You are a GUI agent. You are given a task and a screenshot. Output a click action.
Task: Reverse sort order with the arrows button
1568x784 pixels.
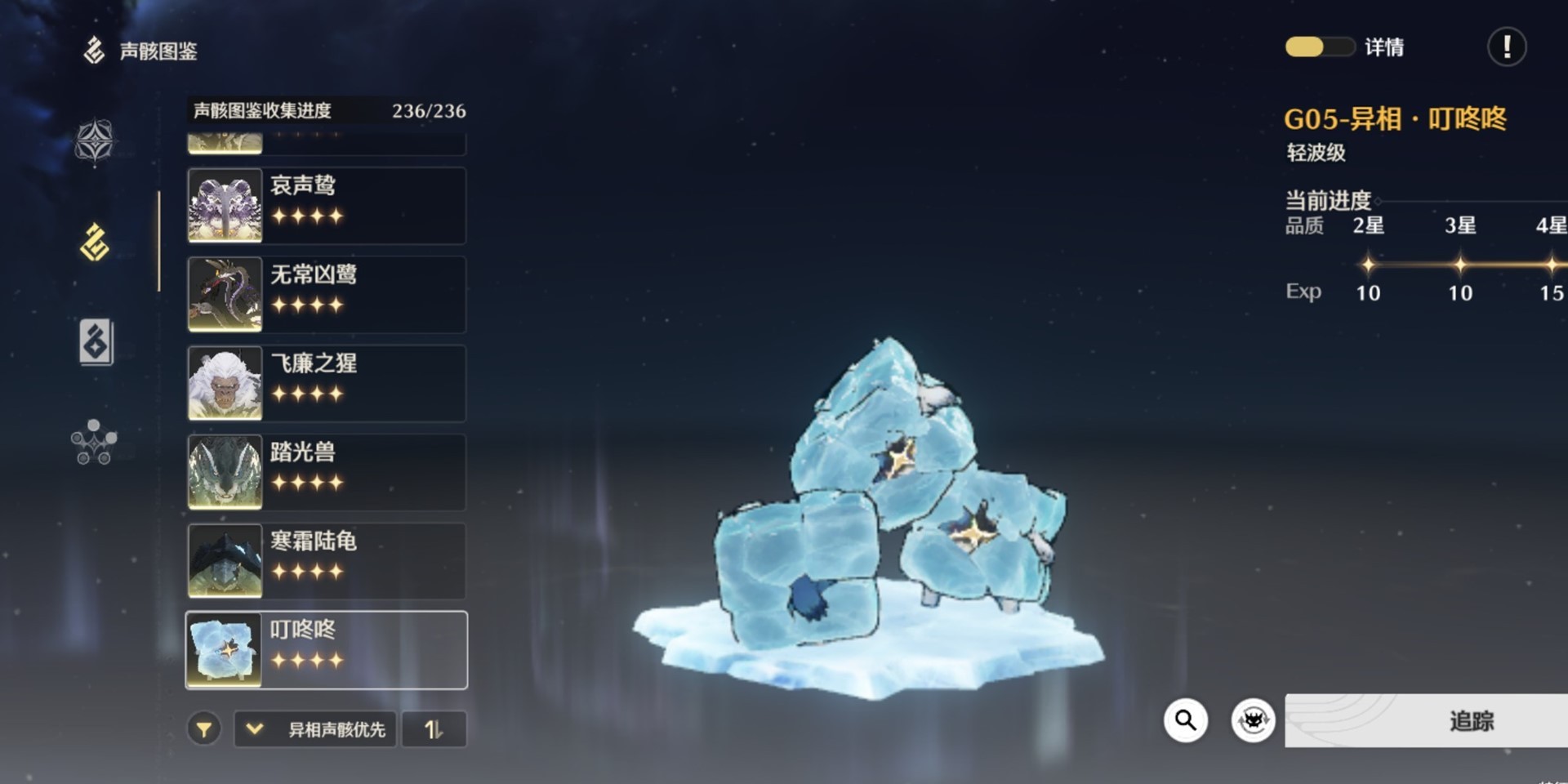tap(434, 728)
